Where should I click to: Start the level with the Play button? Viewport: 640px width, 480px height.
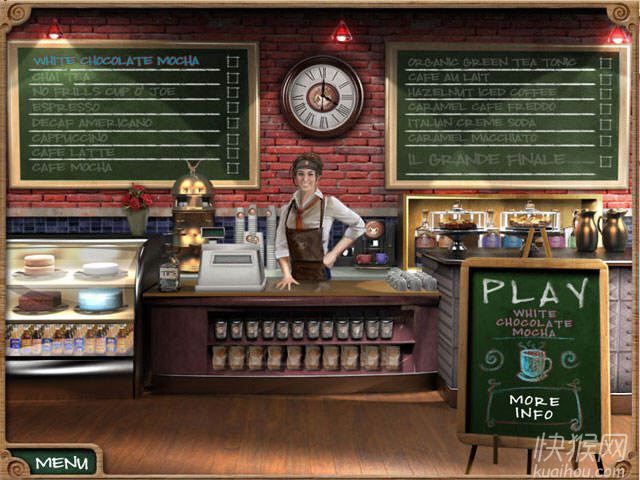tap(535, 293)
